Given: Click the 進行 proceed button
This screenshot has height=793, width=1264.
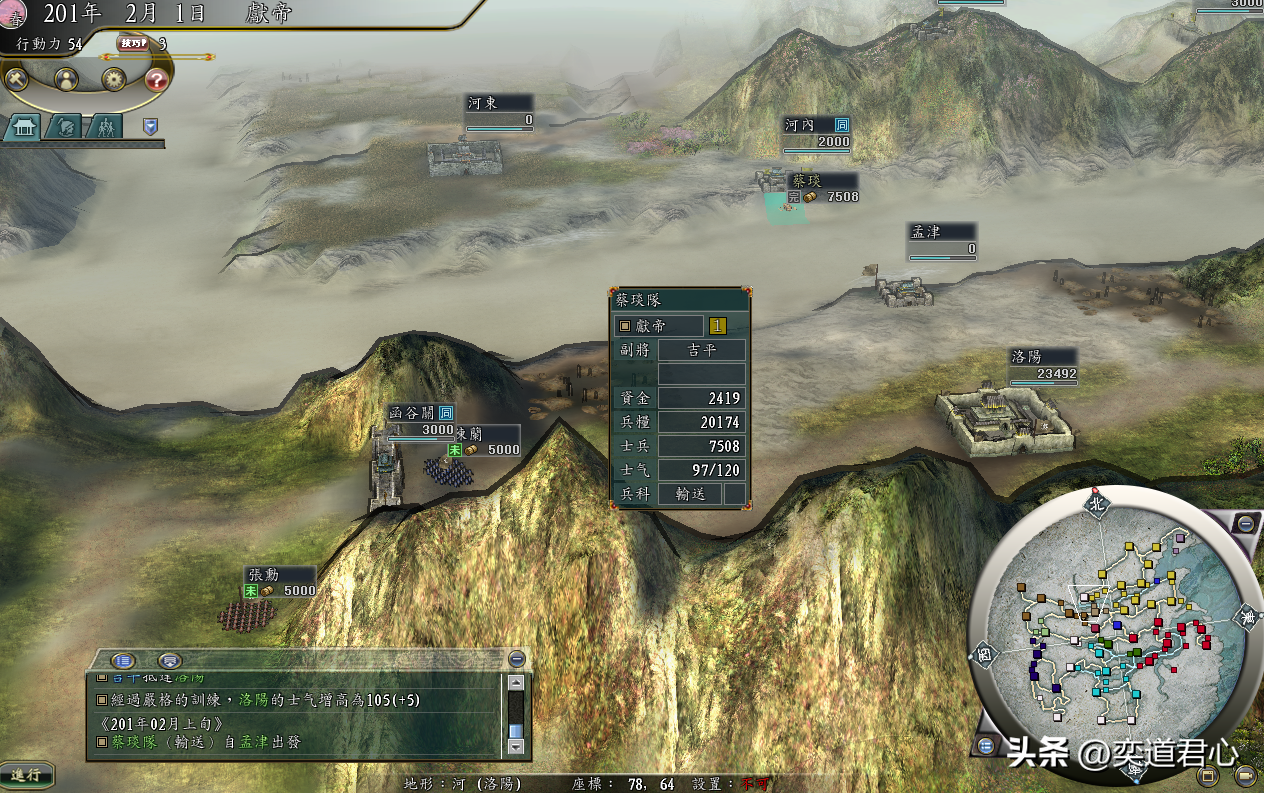Looking at the screenshot, I should tap(26, 775).
